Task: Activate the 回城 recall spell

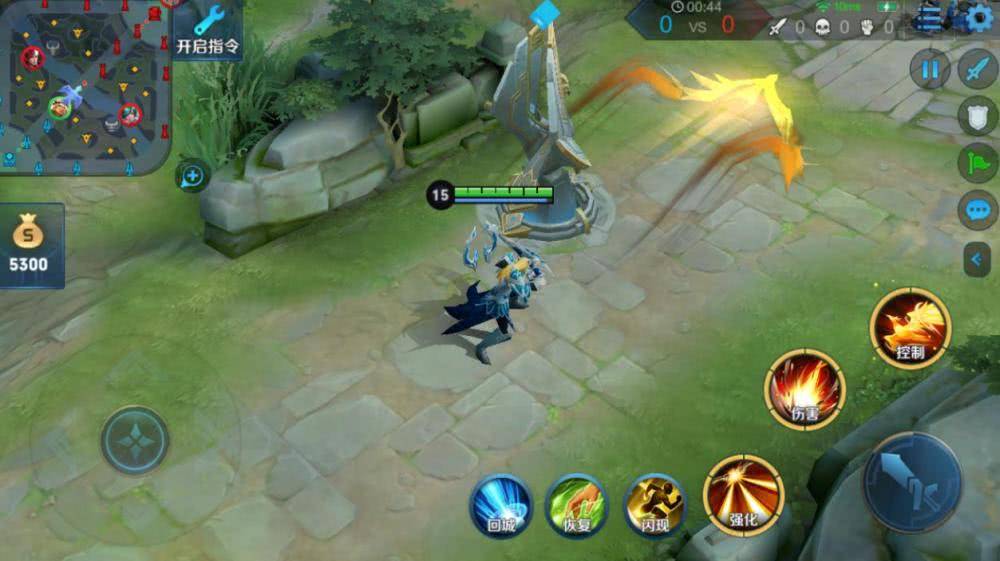Action: point(501,505)
